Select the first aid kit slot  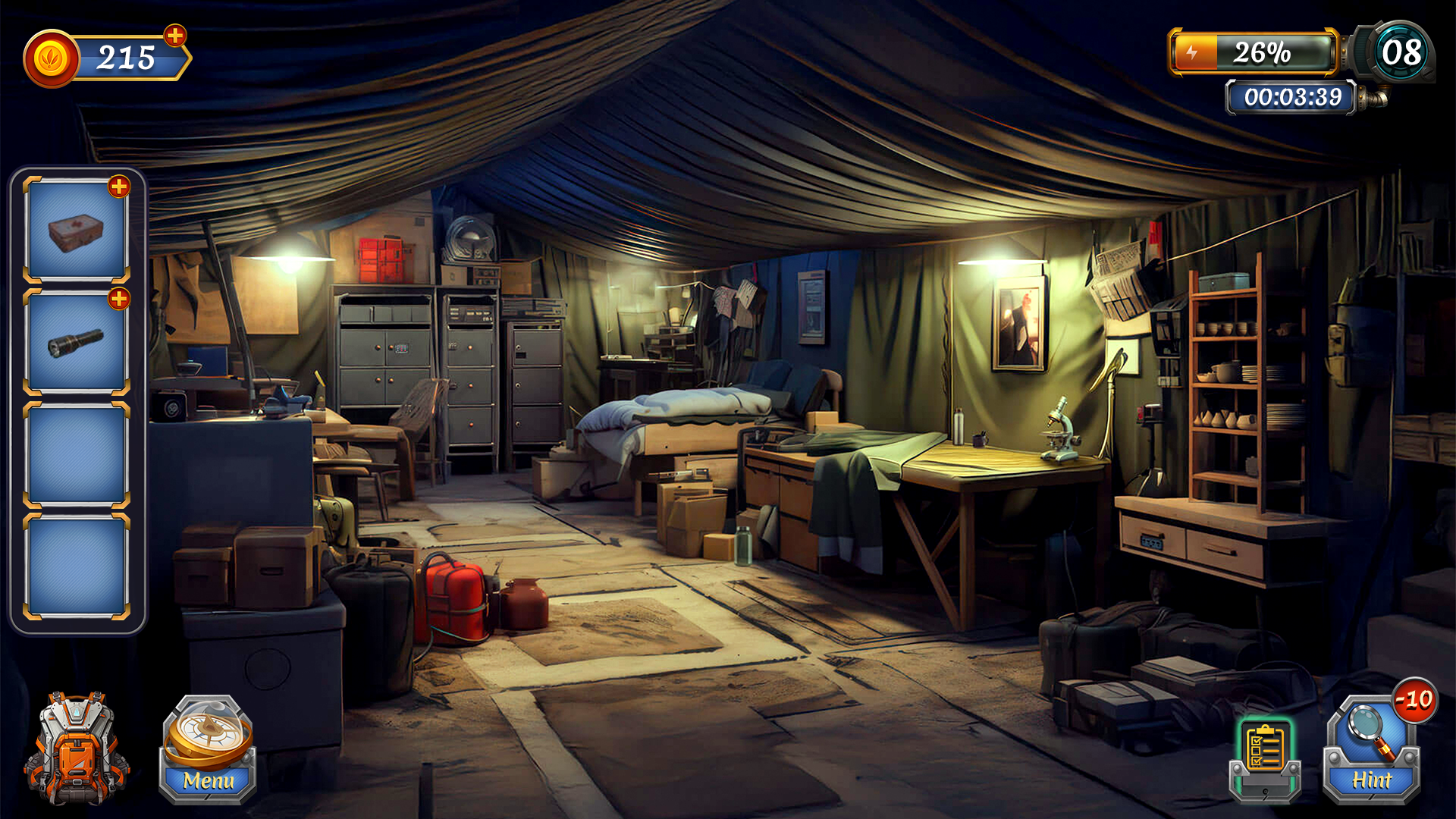coord(76,231)
